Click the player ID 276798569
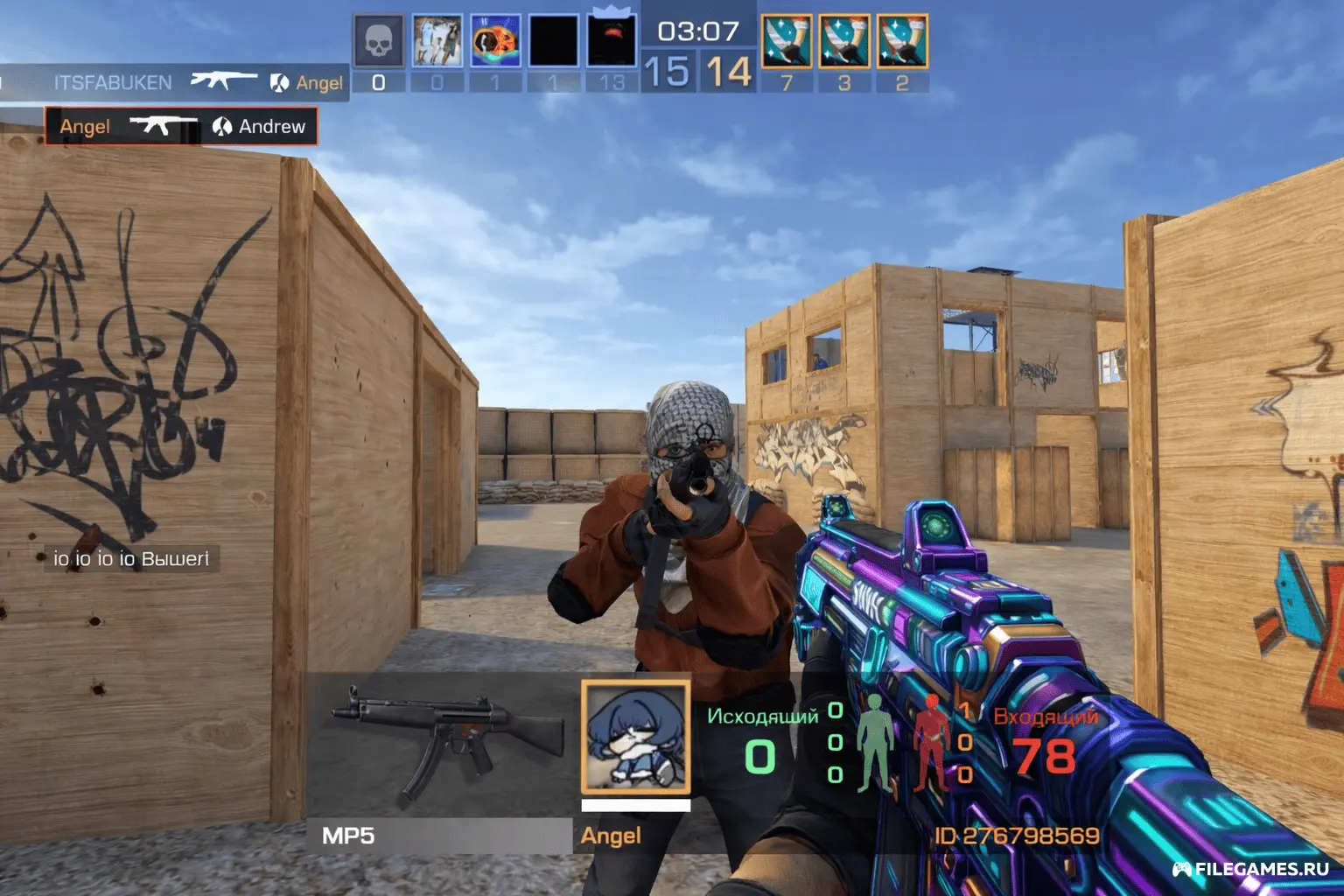Screen dimensions: 1344x896 click(1016, 836)
